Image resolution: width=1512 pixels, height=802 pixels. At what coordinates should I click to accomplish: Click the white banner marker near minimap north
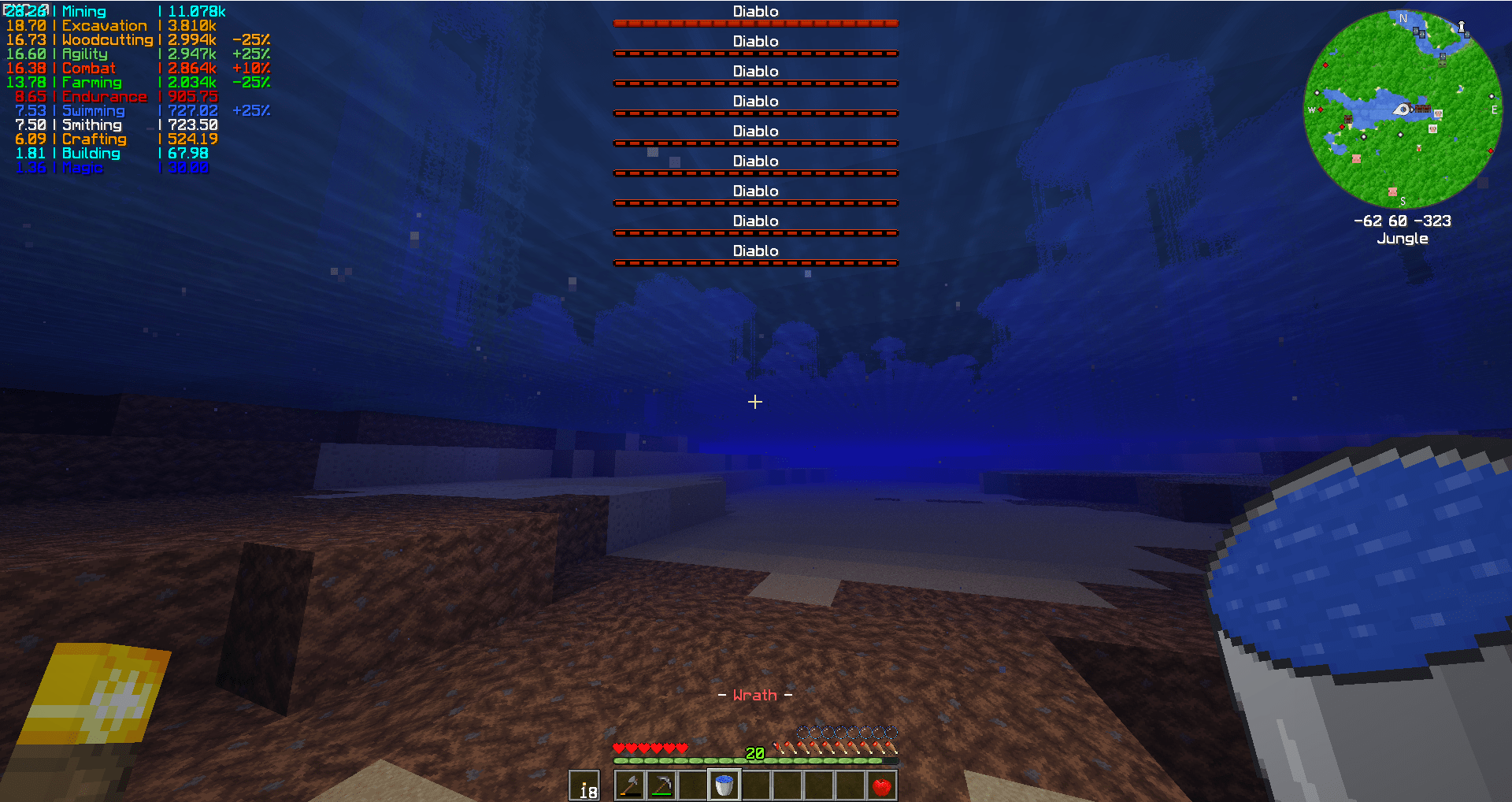(x=1462, y=26)
